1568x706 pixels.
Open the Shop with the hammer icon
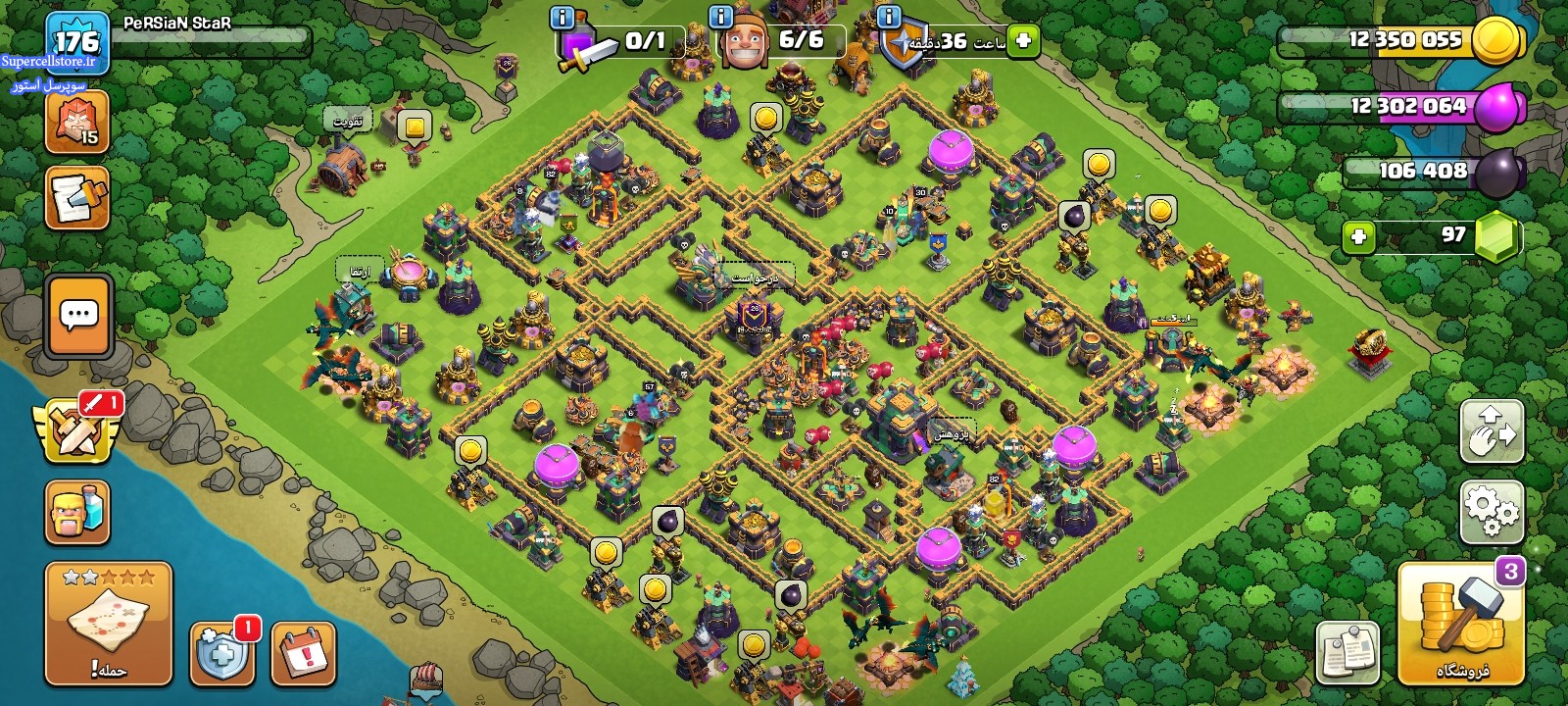(1460, 624)
